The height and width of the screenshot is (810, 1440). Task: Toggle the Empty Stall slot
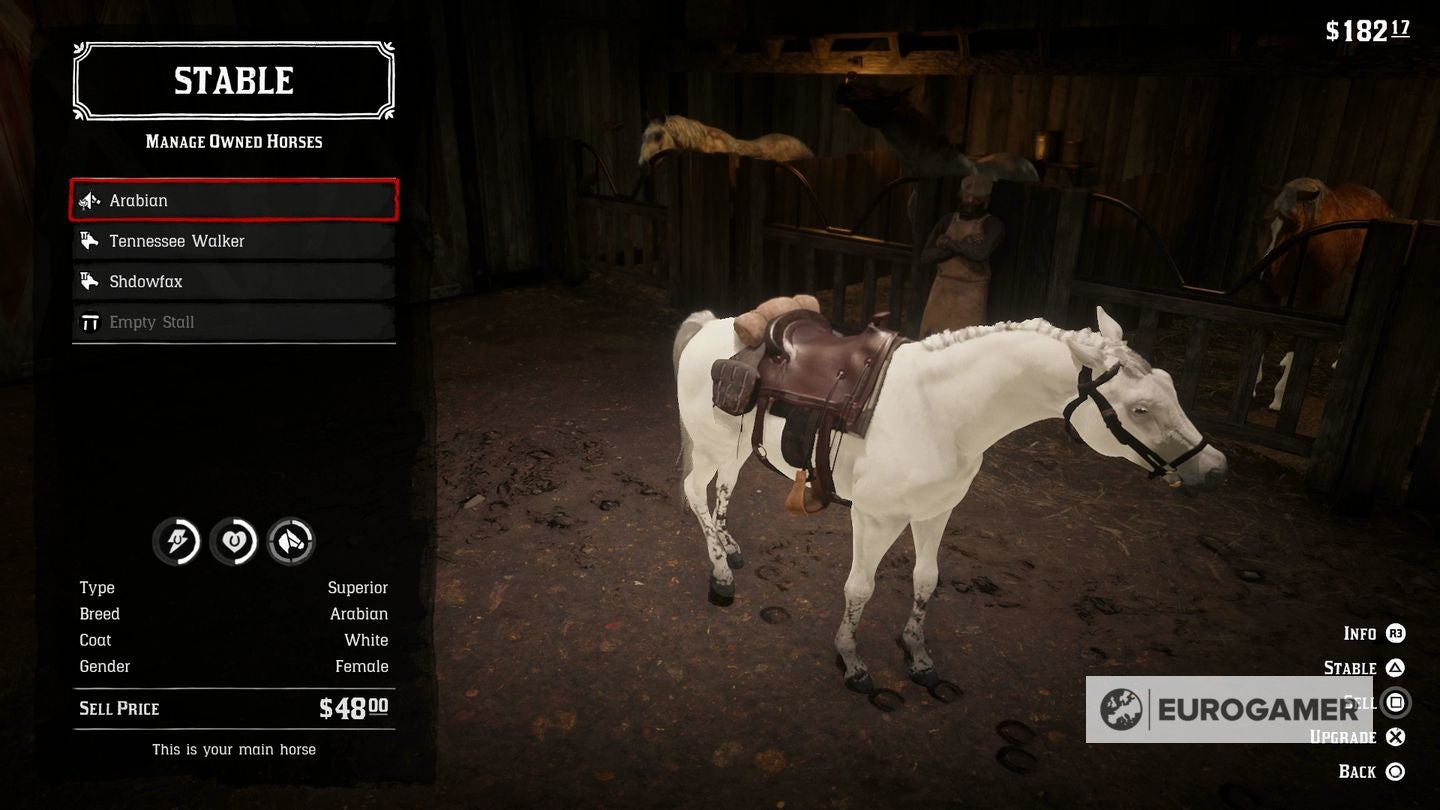tap(233, 321)
